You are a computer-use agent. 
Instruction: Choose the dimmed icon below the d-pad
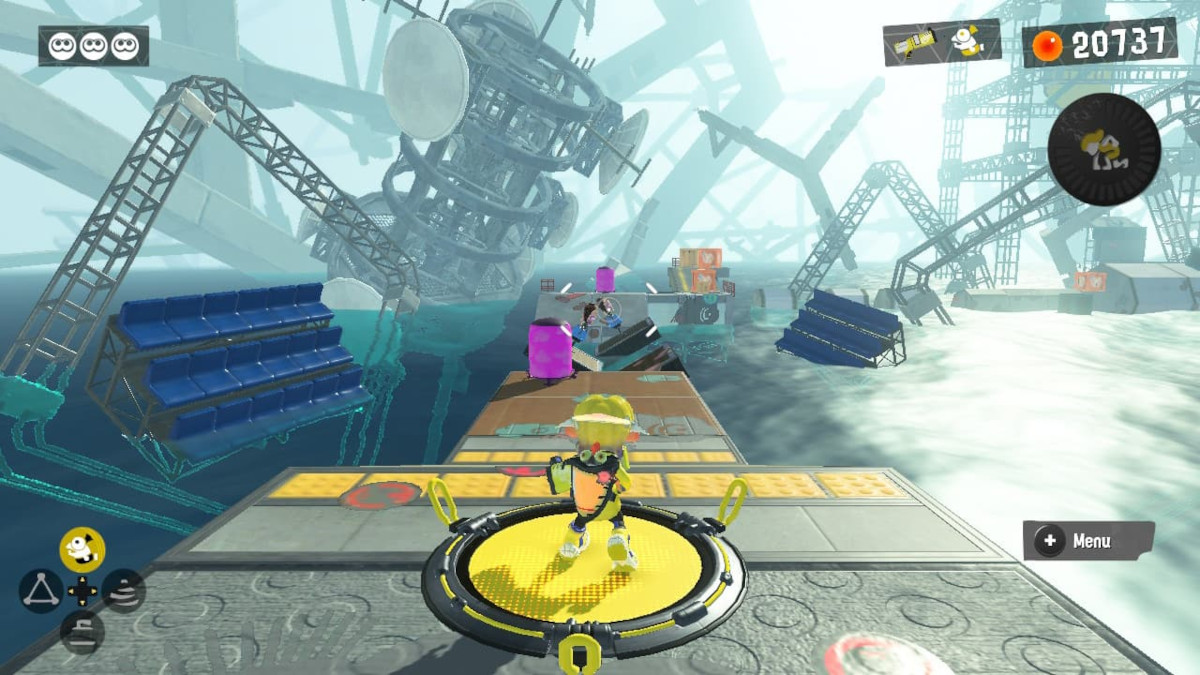82,632
